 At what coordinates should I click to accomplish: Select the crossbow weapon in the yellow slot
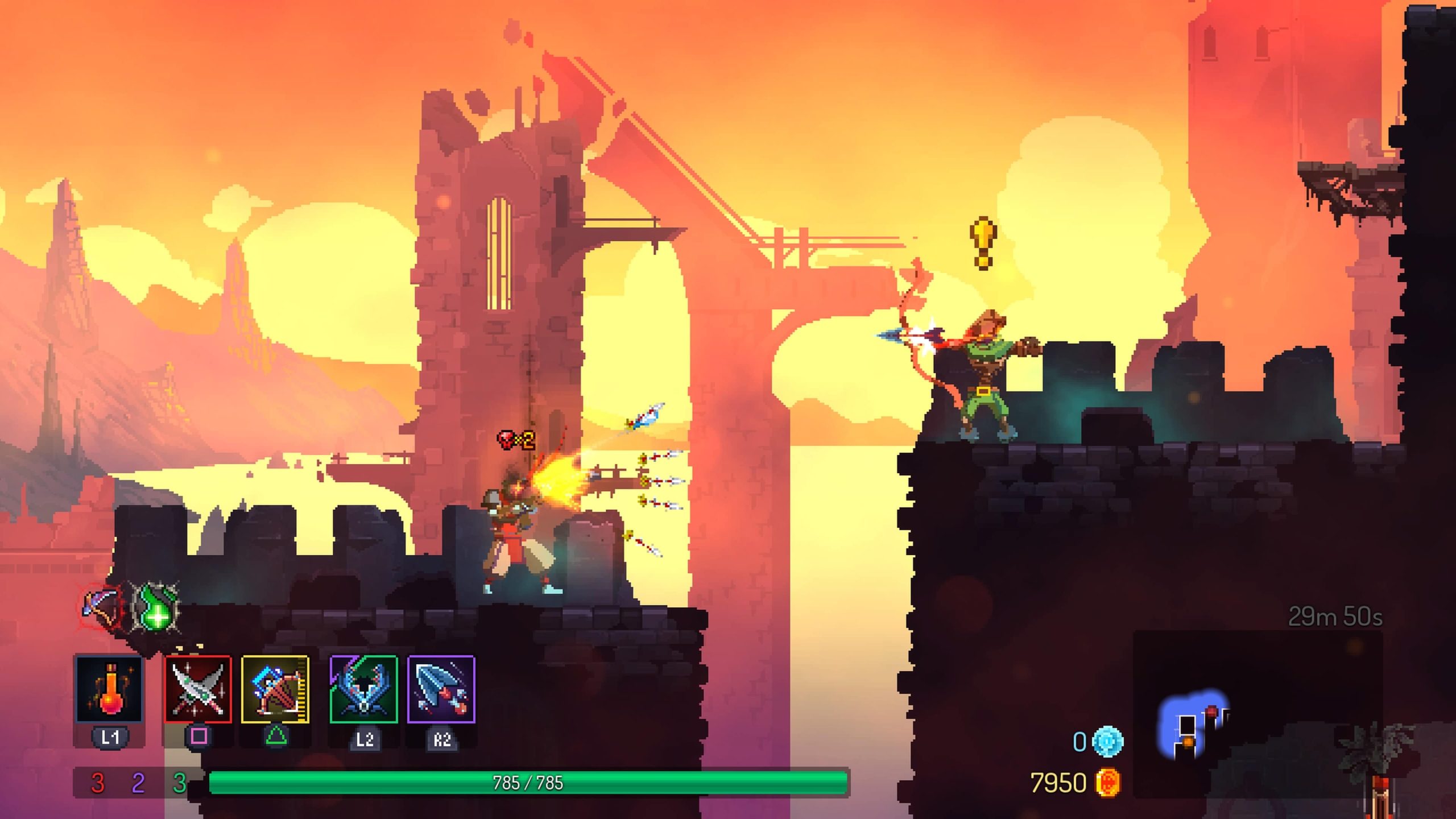[275, 689]
